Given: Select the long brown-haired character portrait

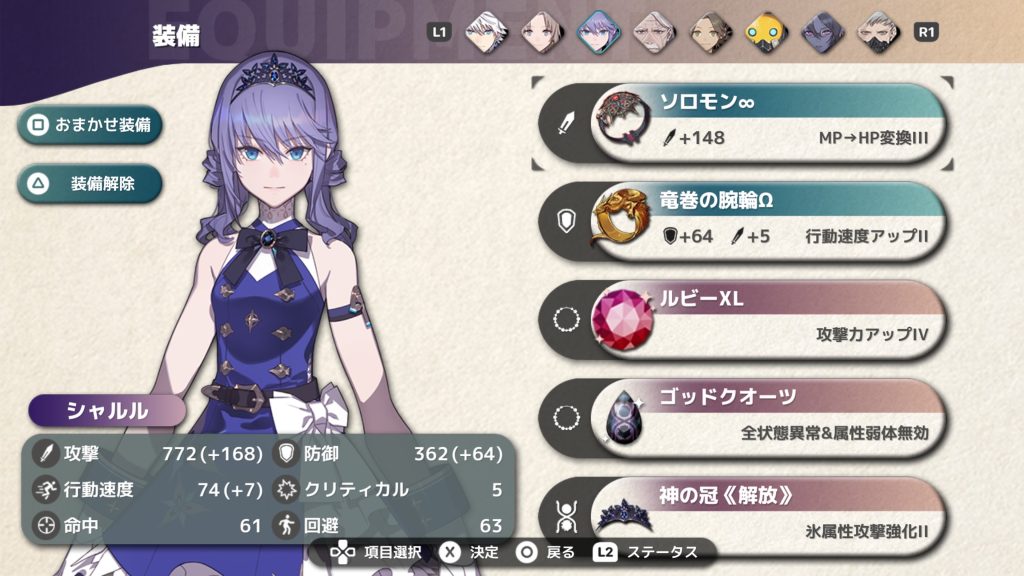Looking at the screenshot, I should point(540,31).
